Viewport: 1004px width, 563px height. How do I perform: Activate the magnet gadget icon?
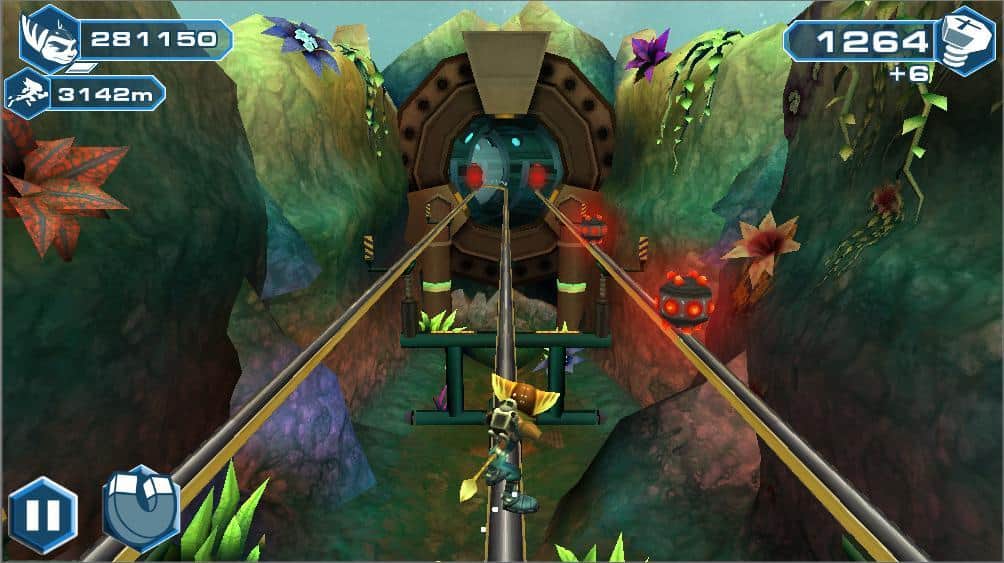tap(140, 508)
